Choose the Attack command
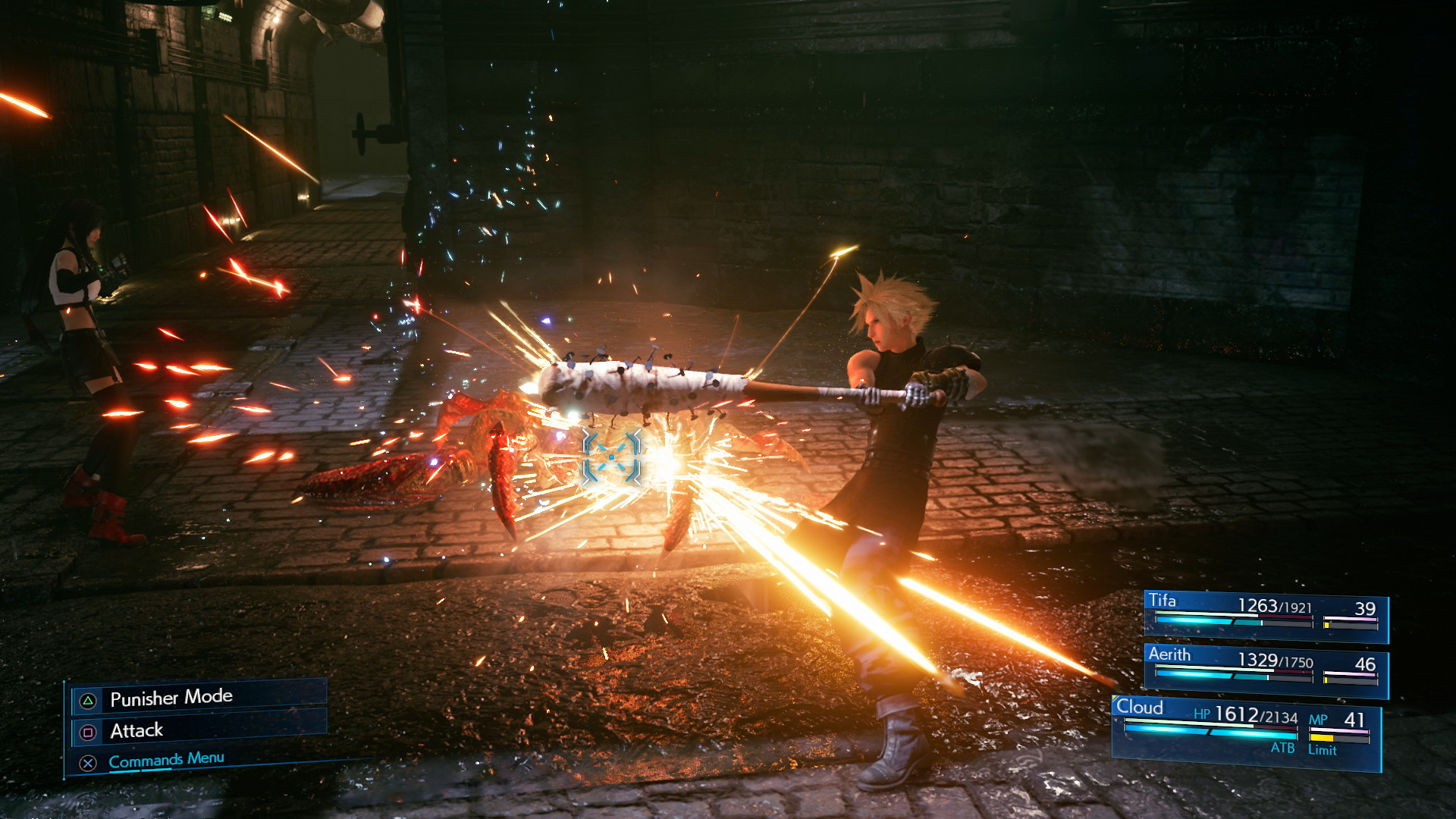Viewport: 1456px width, 819px height. [136, 730]
